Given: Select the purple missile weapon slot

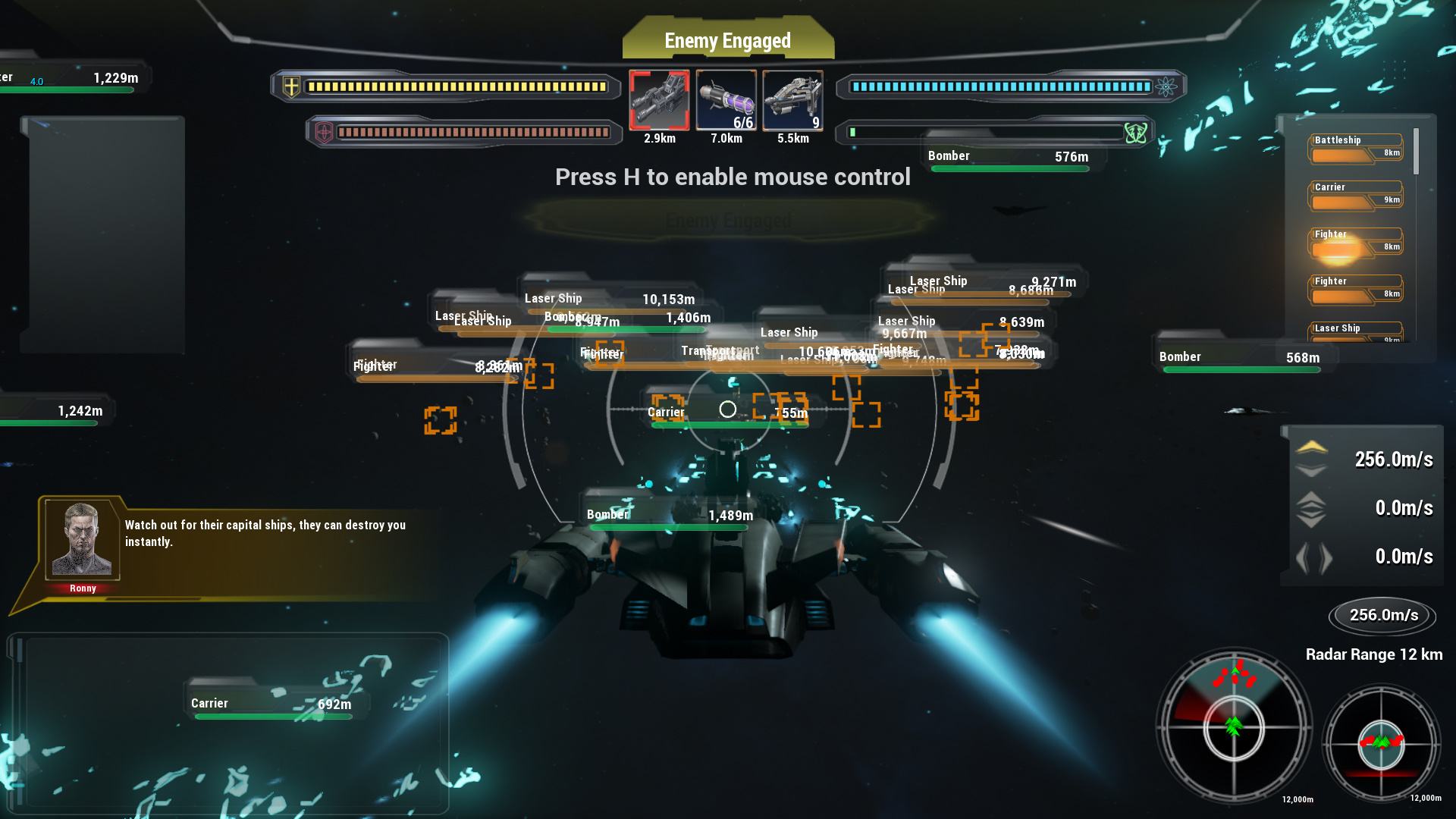Looking at the screenshot, I should tap(726, 100).
